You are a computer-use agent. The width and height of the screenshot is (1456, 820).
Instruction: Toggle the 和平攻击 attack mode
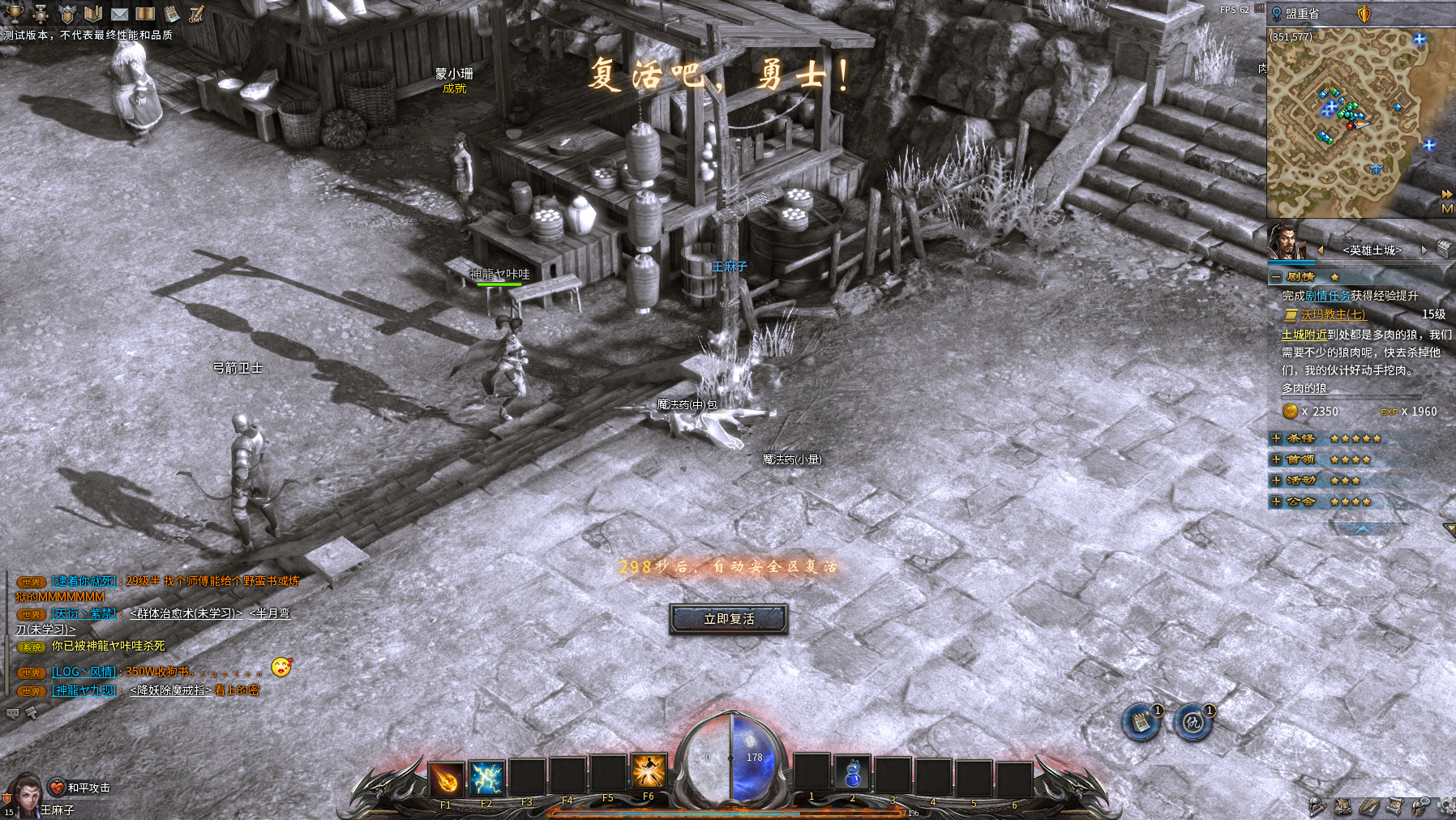coord(79,788)
